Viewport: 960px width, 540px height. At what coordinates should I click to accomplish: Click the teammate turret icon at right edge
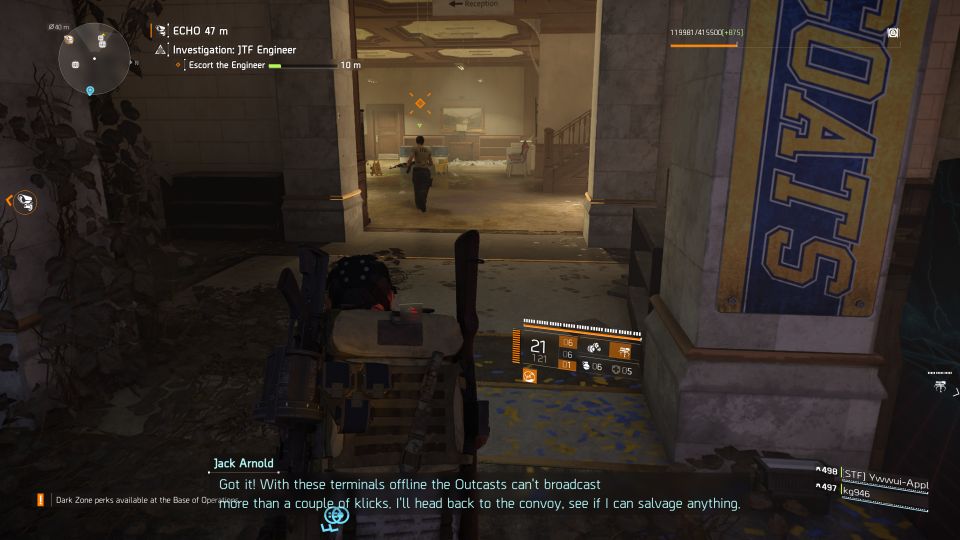(941, 383)
